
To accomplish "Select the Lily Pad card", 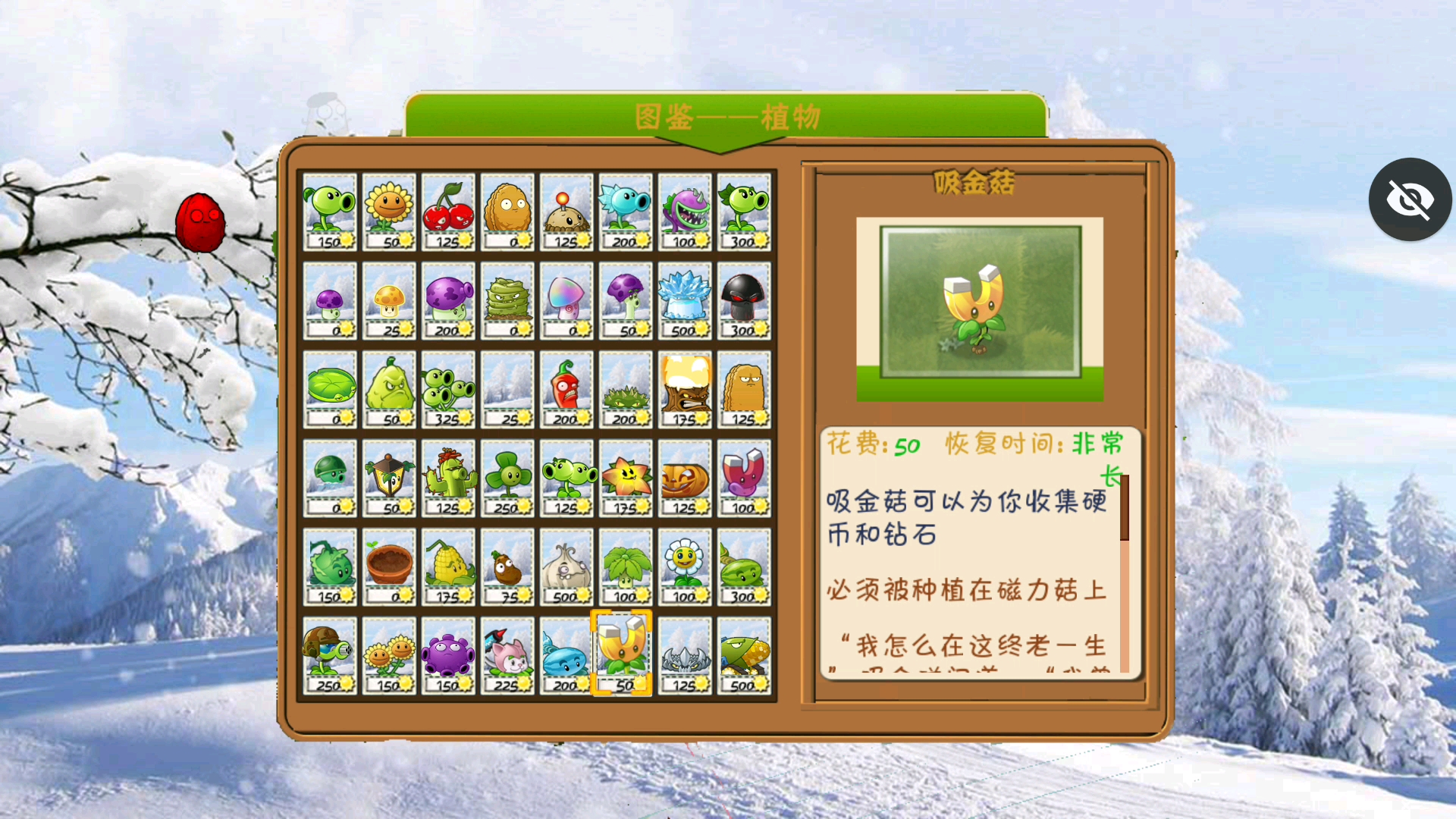I will [x=330, y=390].
